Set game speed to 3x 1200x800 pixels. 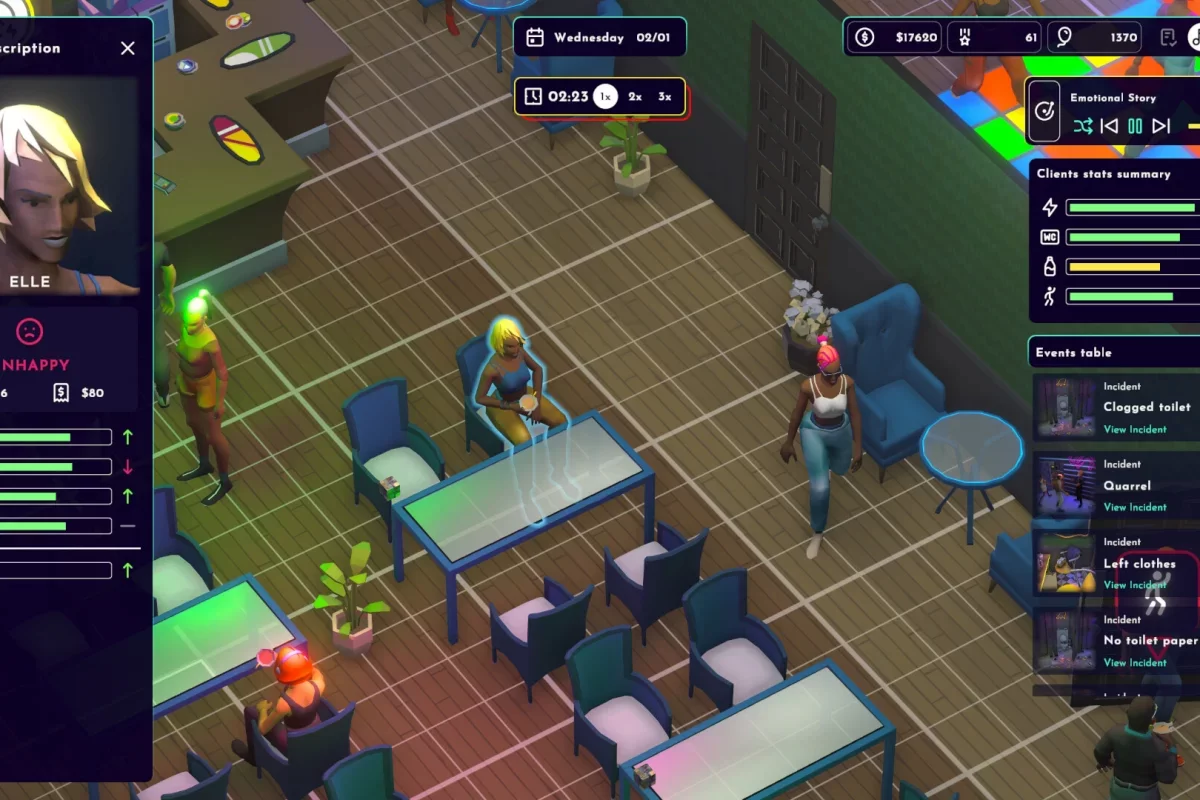(665, 97)
